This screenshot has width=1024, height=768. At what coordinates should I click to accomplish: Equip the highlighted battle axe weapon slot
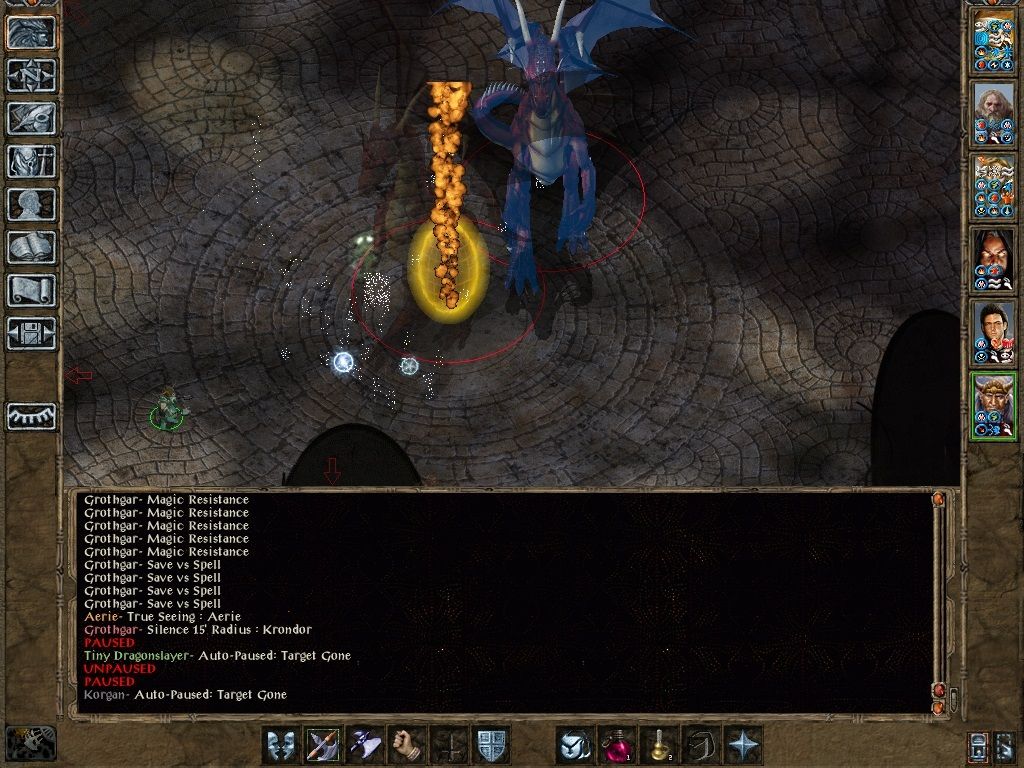point(323,746)
